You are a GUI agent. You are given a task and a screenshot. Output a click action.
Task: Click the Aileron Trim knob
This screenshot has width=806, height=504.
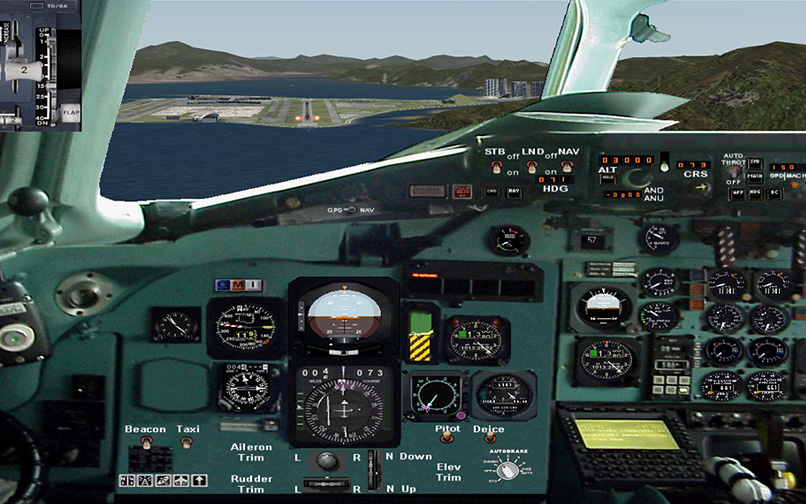click(x=326, y=460)
